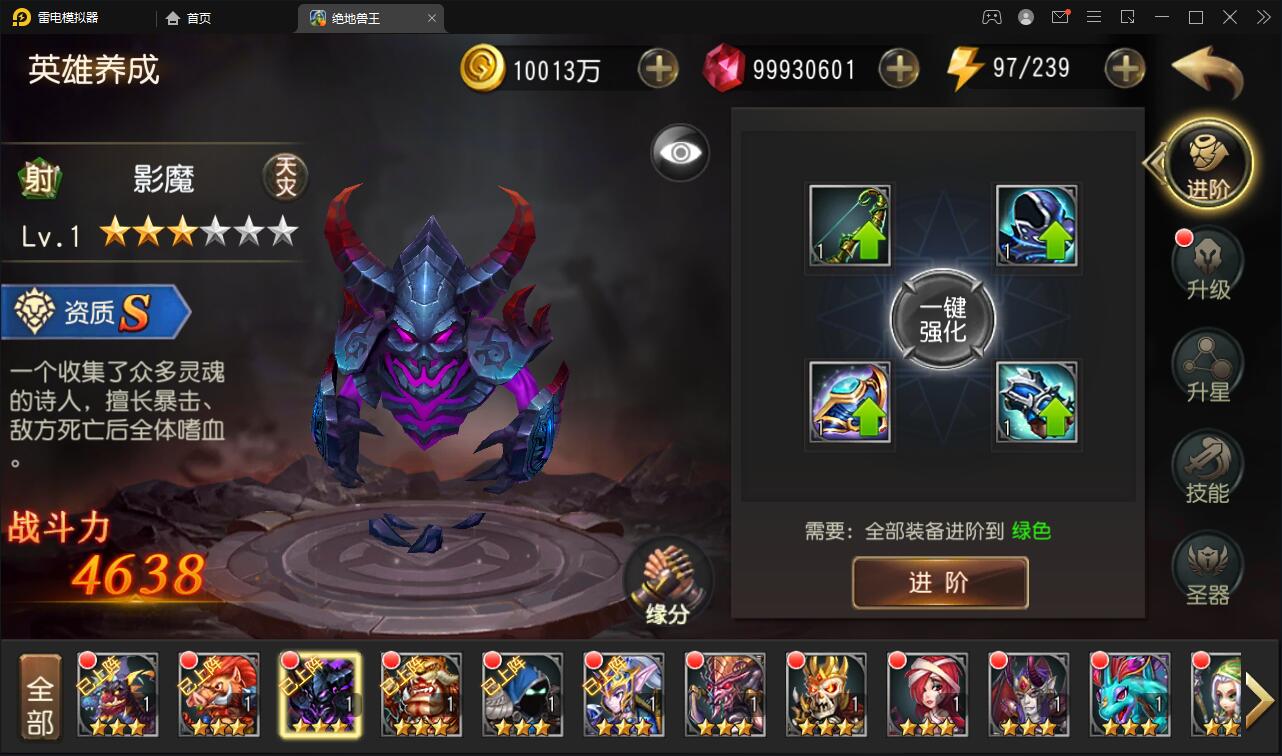Open the LDPlayer hamburger menu
Image resolution: width=1282 pixels, height=756 pixels.
pos(1094,17)
